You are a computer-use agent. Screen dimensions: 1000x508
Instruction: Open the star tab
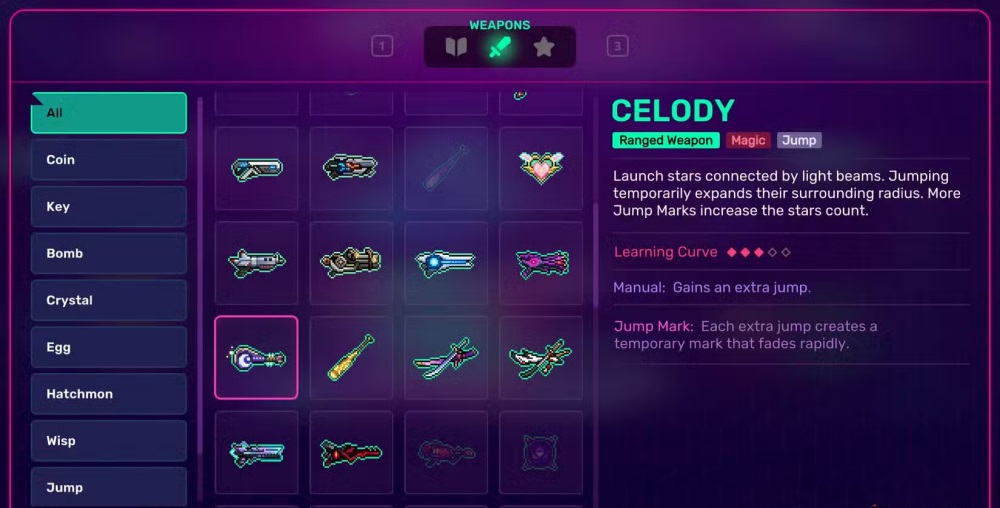coord(543,47)
